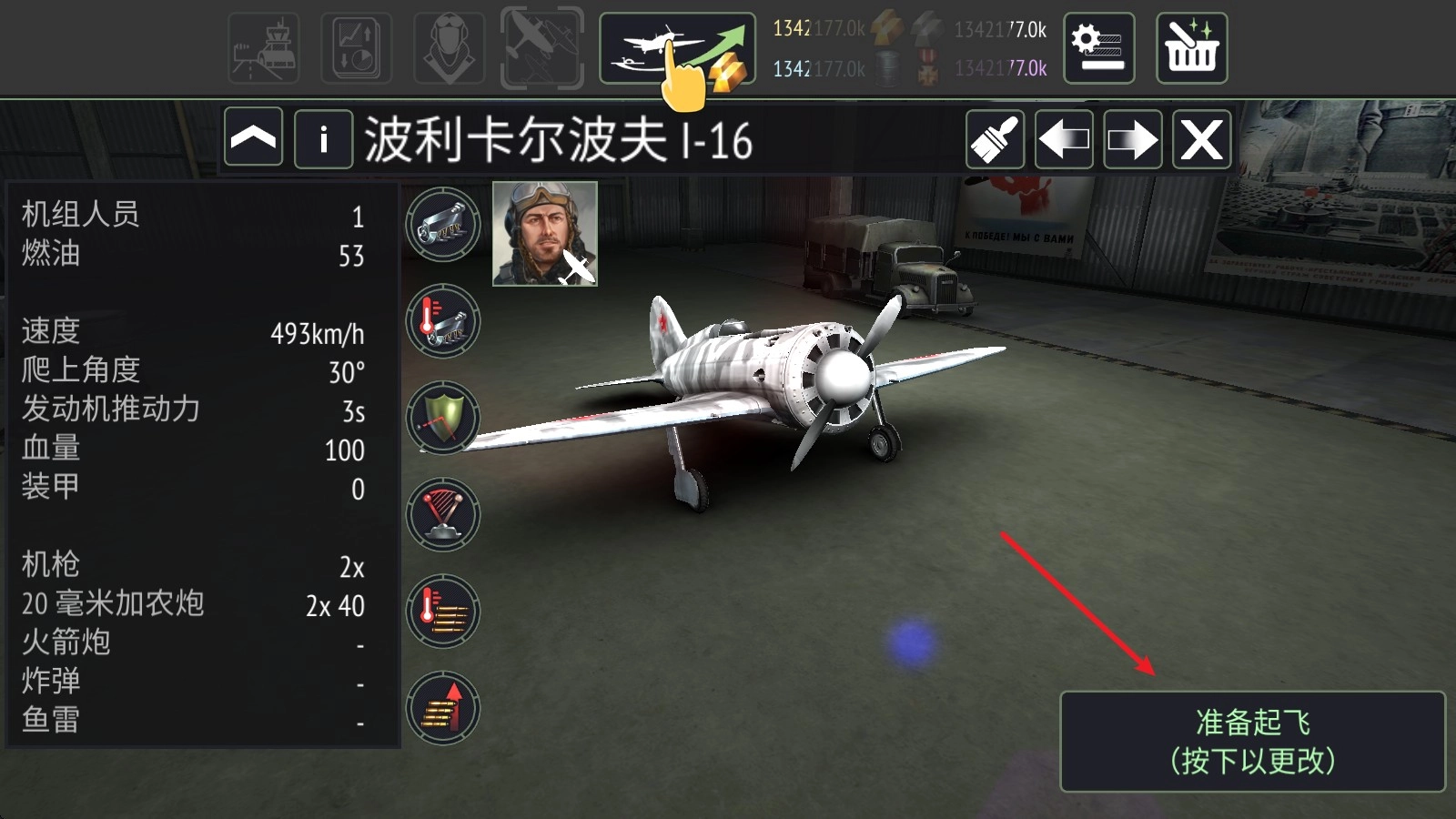Open the aircraft selection hangar icon
The width and height of the screenshot is (1456, 819).
pyautogui.click(x=539, y=47)
